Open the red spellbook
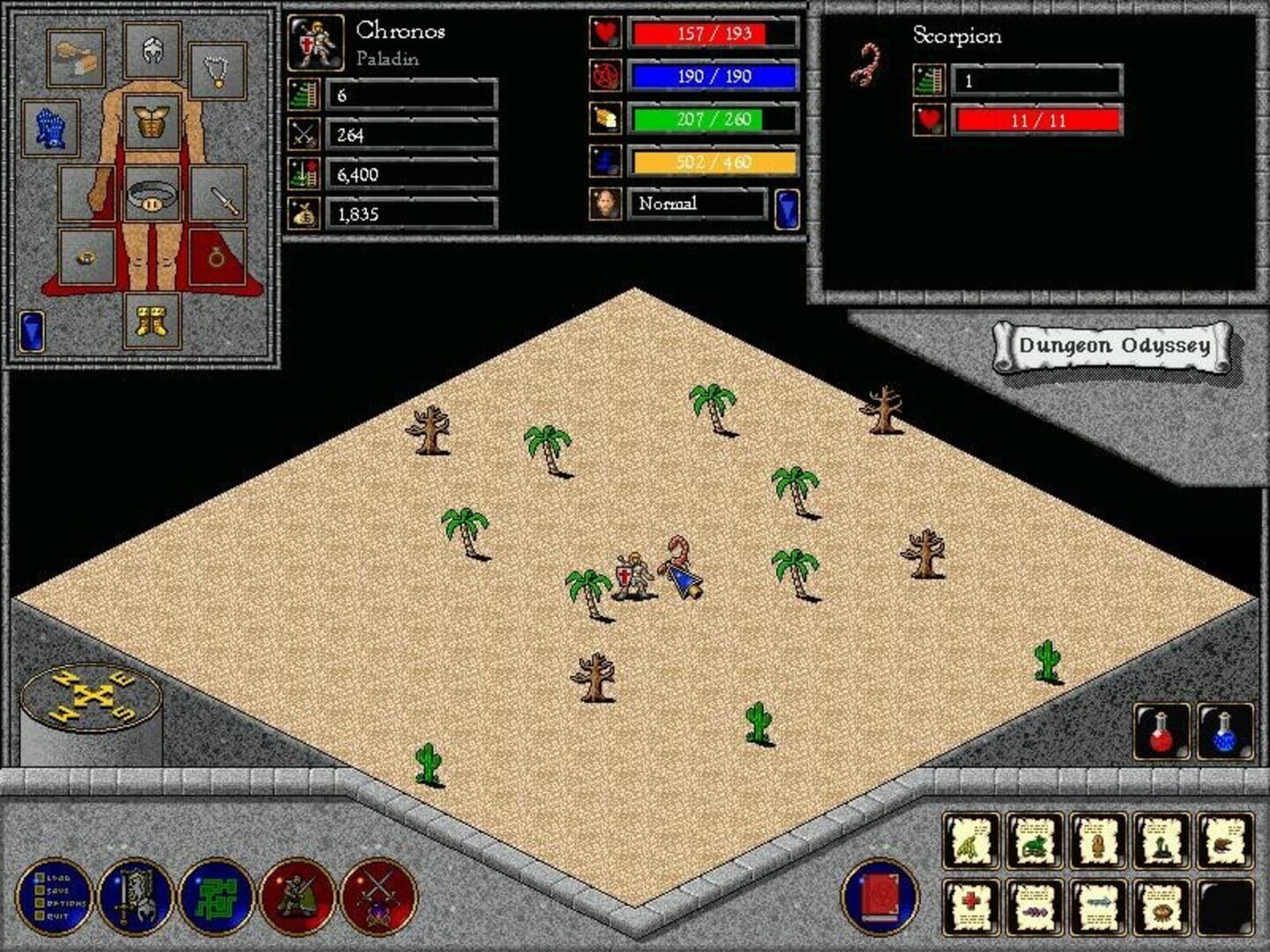Image resolution: width=1270 pixels, height=952 pixels. point(882,899)
